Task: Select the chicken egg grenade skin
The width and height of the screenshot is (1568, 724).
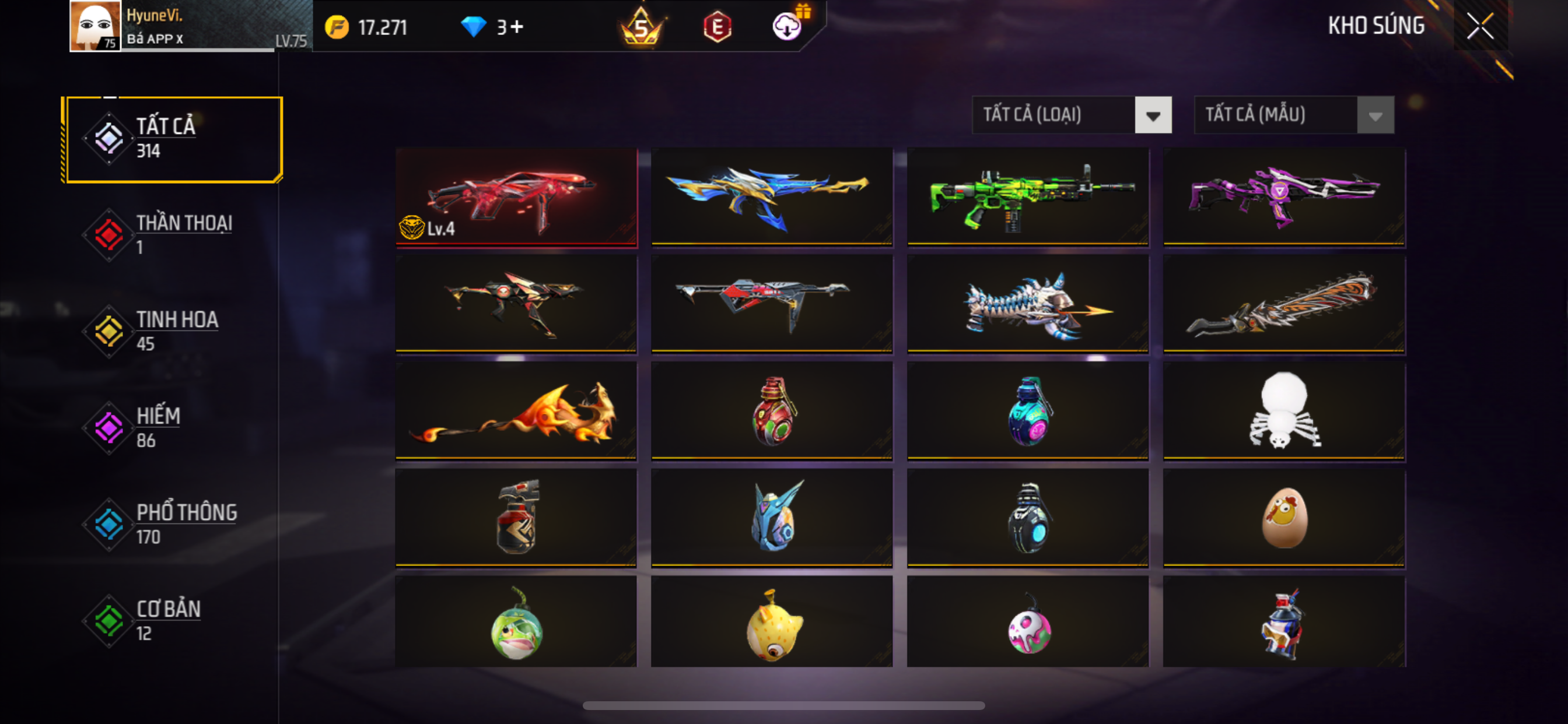Action: [1284, 518]
